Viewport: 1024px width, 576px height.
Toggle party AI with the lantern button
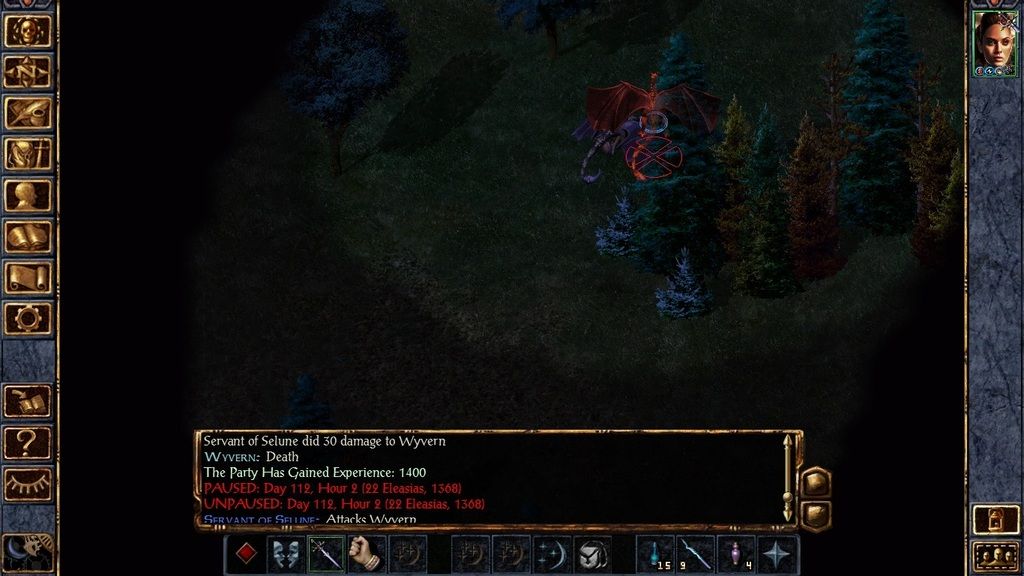[996, 520]
